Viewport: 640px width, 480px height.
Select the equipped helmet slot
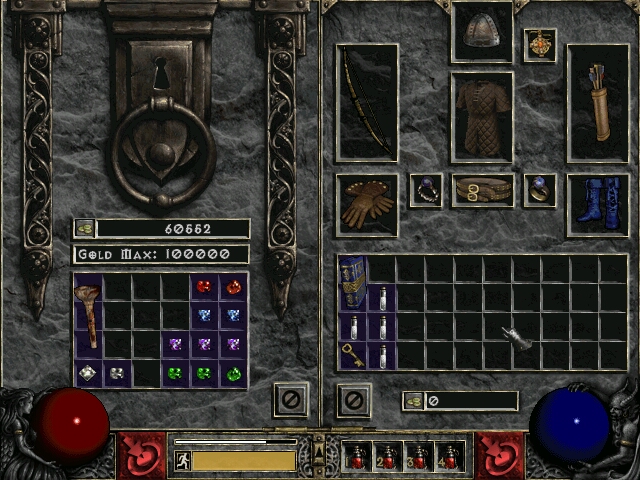pyautogui.click(x=482, y=33)
